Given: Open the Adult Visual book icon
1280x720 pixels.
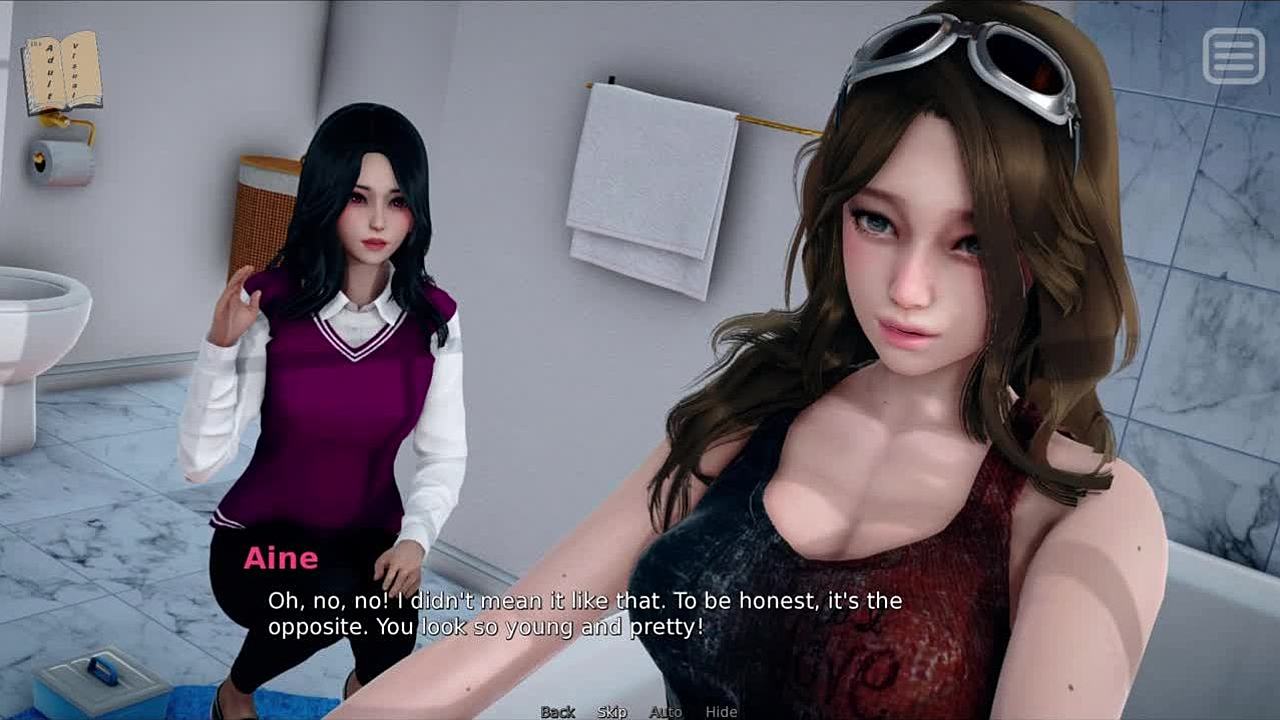Looking at the screenshot, I should pos(62,72).
